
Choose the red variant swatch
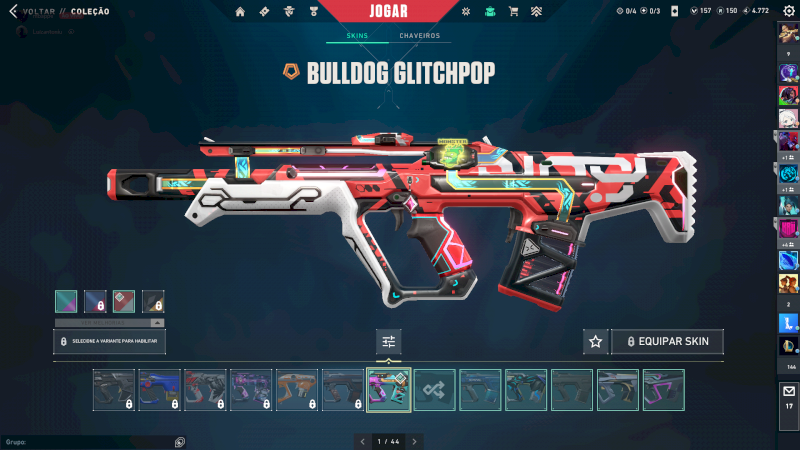click(124, 301)
